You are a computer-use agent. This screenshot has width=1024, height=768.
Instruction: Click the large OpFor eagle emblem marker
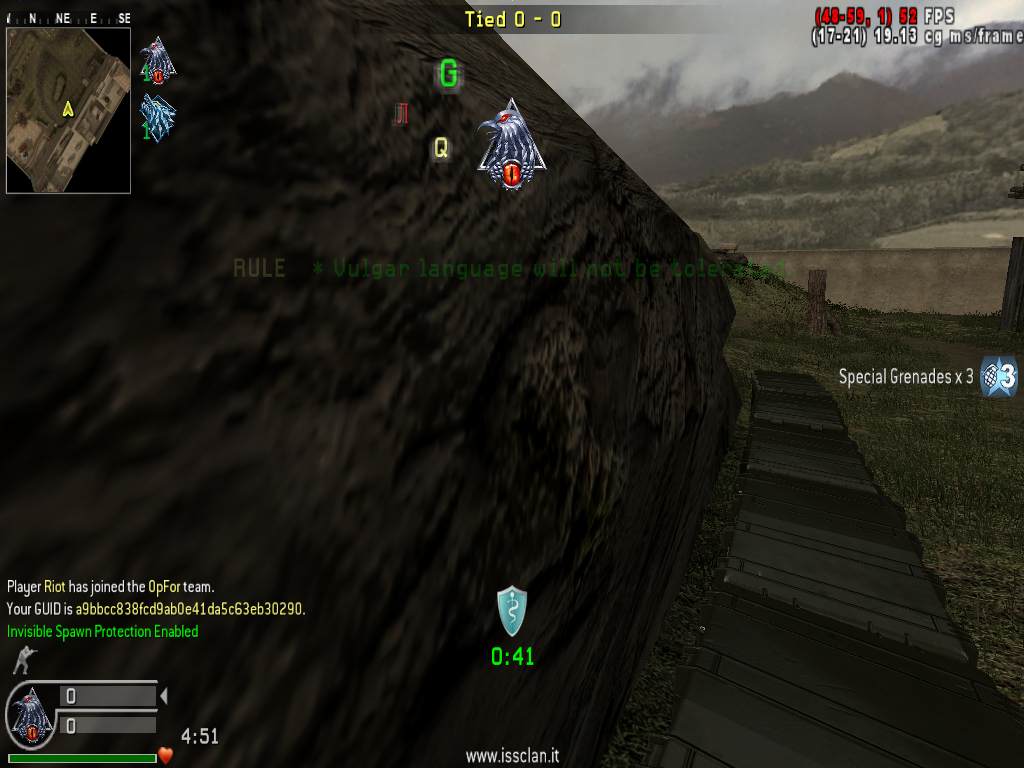pos(511,145)
